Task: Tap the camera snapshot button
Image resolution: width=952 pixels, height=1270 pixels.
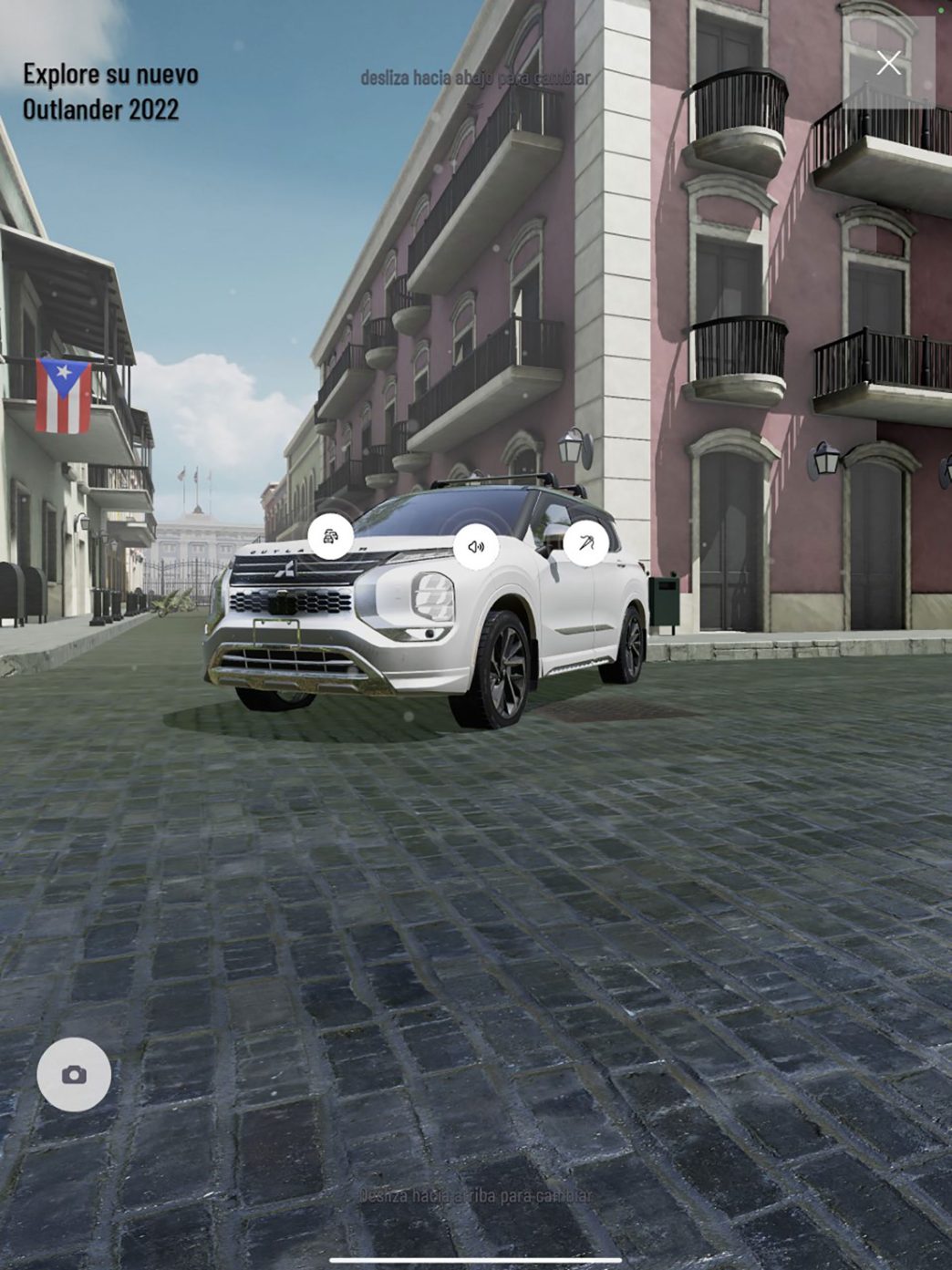Action: (x=74, y=1075)
